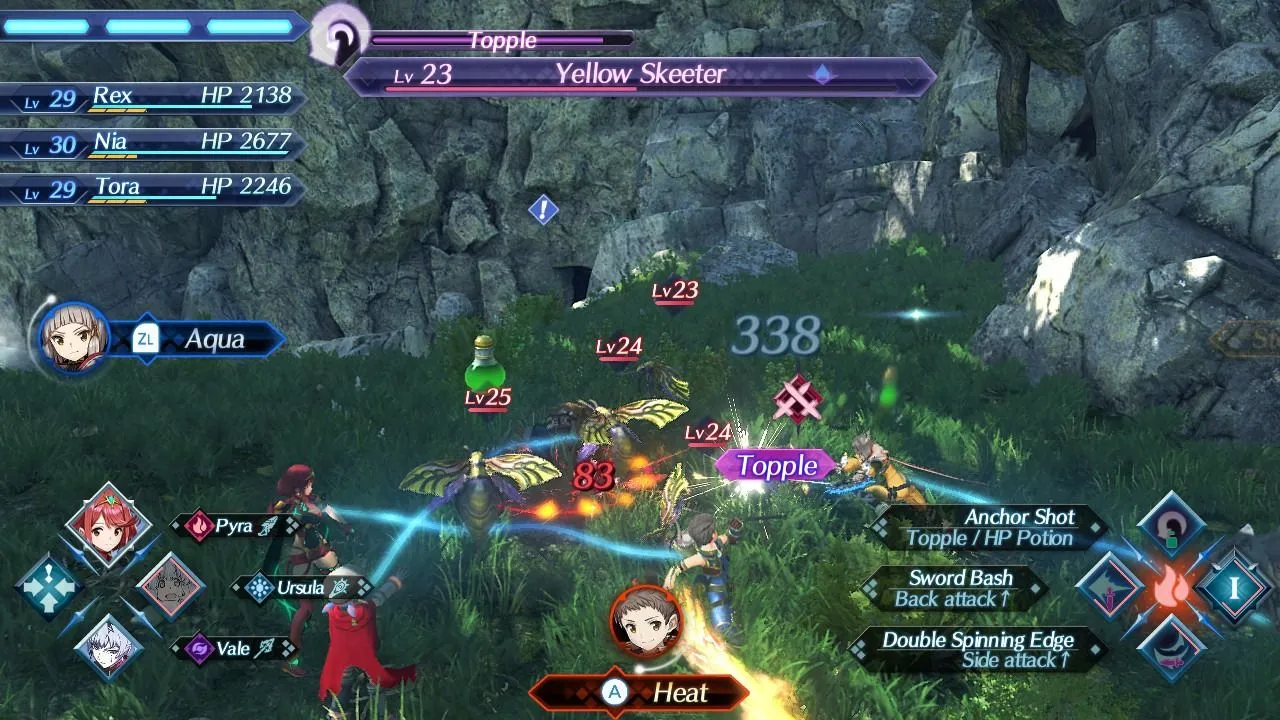The image size is (1280, 720).
Task: Select the level I special icon
Action: (x=1234, y=587)
